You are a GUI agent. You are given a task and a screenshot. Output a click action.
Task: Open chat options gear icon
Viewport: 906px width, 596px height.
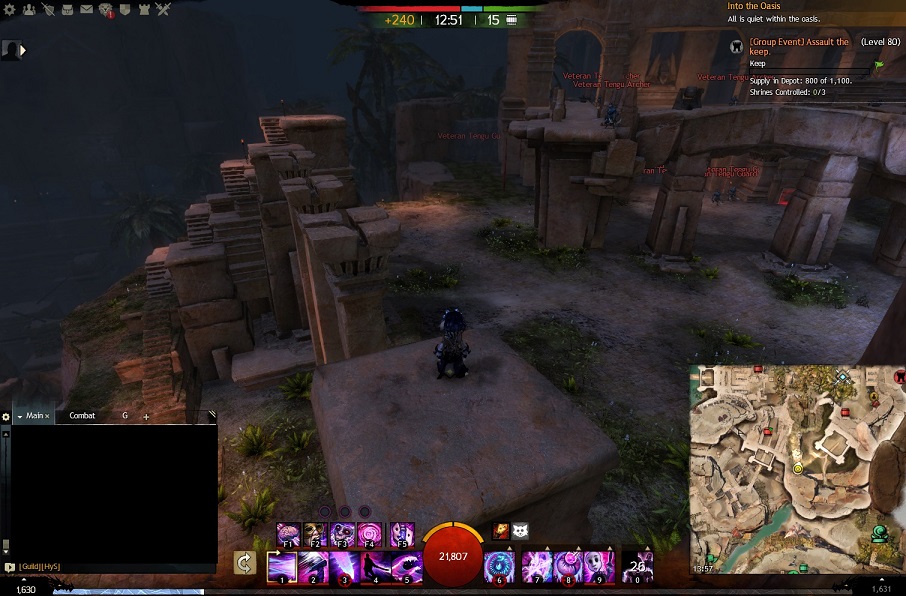pos(6,416)
